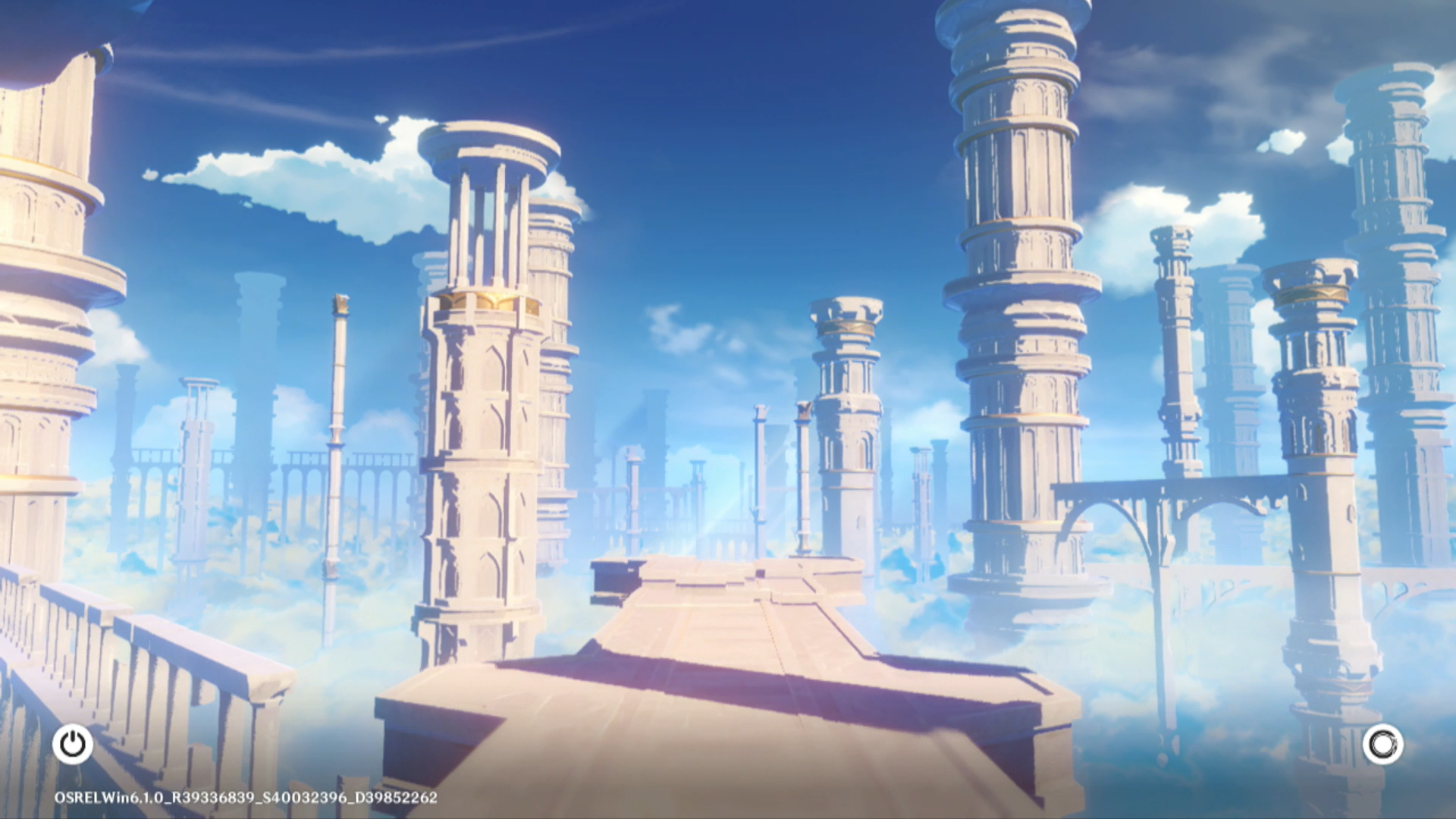
Task: Click the power icon to exit the game
Action: (73, 744)
